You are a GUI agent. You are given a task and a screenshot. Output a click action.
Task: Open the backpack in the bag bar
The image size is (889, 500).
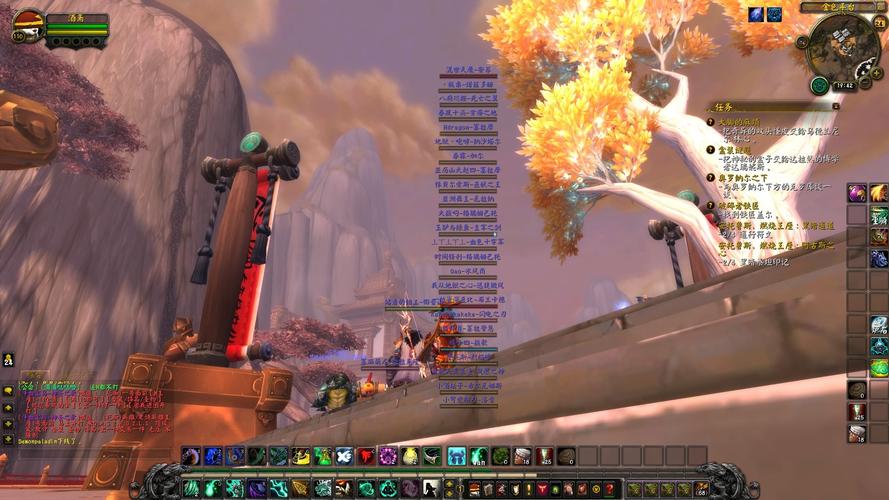pyautogui.click(x=702, y=489)
